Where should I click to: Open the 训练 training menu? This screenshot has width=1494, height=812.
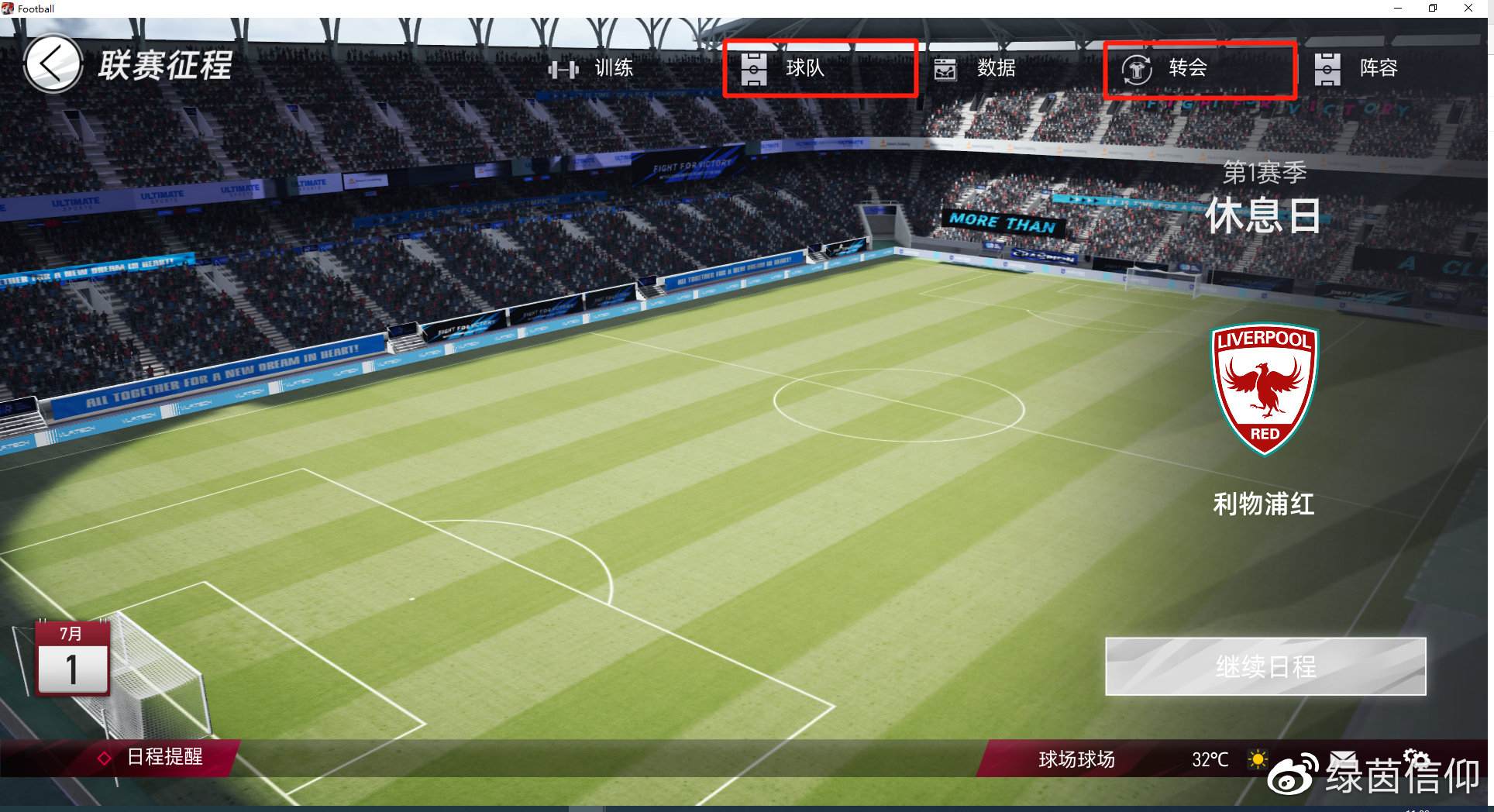(591, 69)
